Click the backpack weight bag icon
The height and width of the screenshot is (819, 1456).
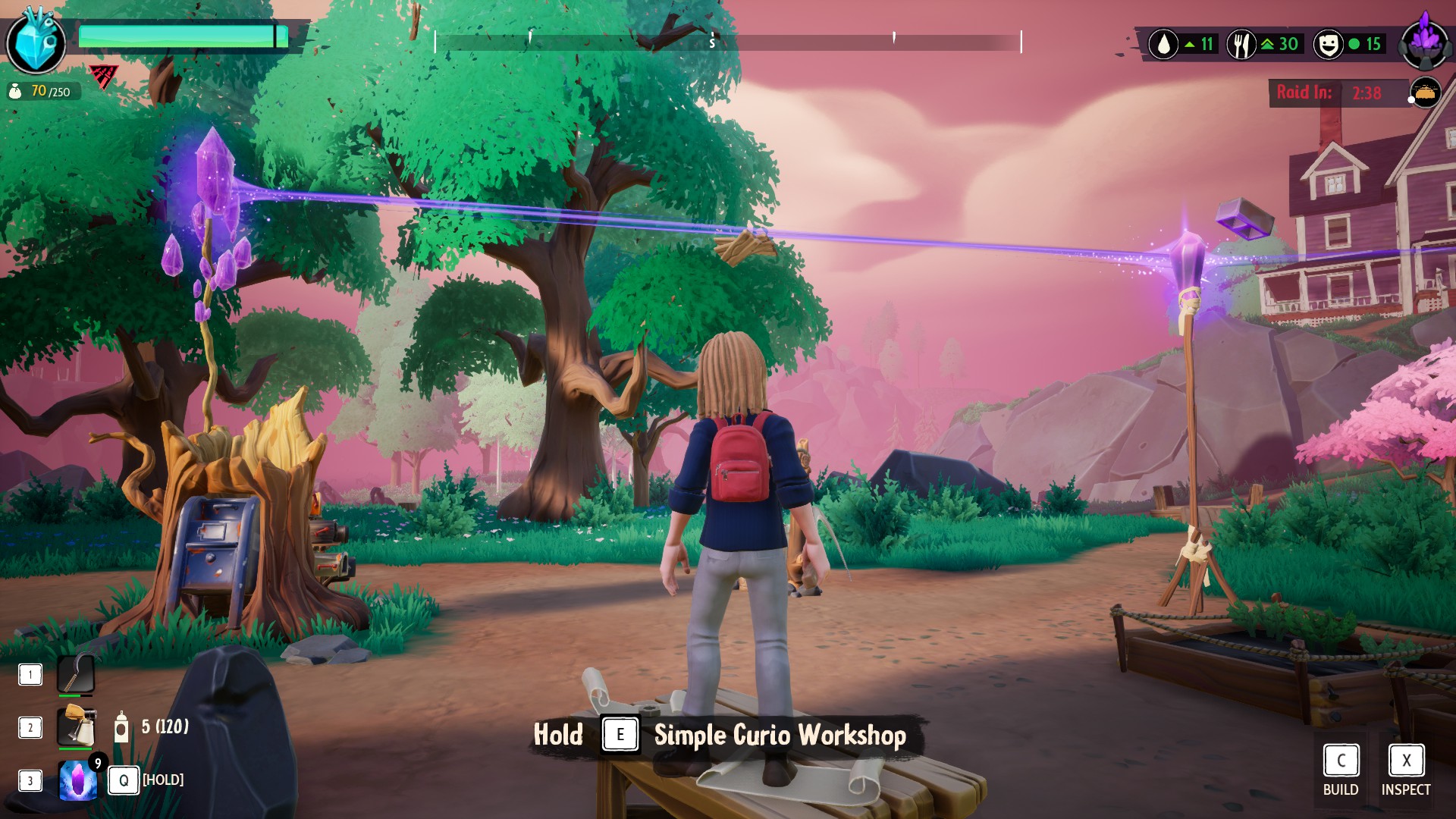[x=15, y=92]
